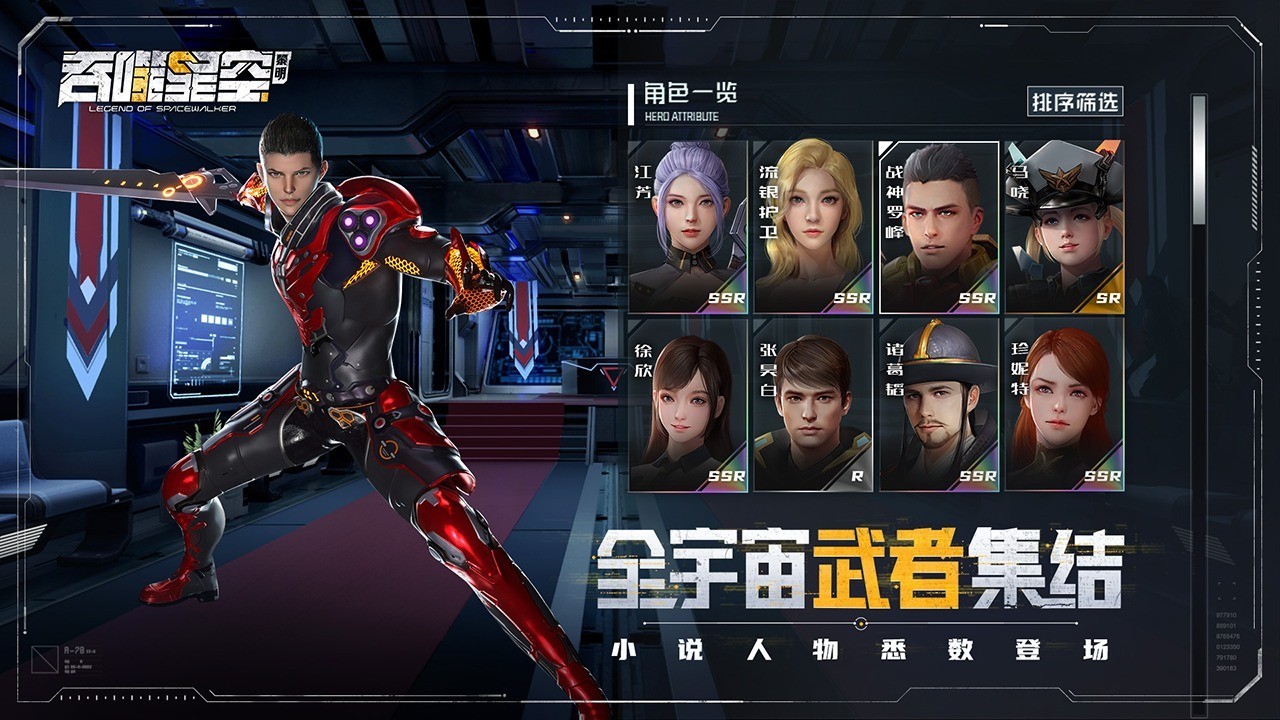Select the 徐欣 hero card

[688, 405]
